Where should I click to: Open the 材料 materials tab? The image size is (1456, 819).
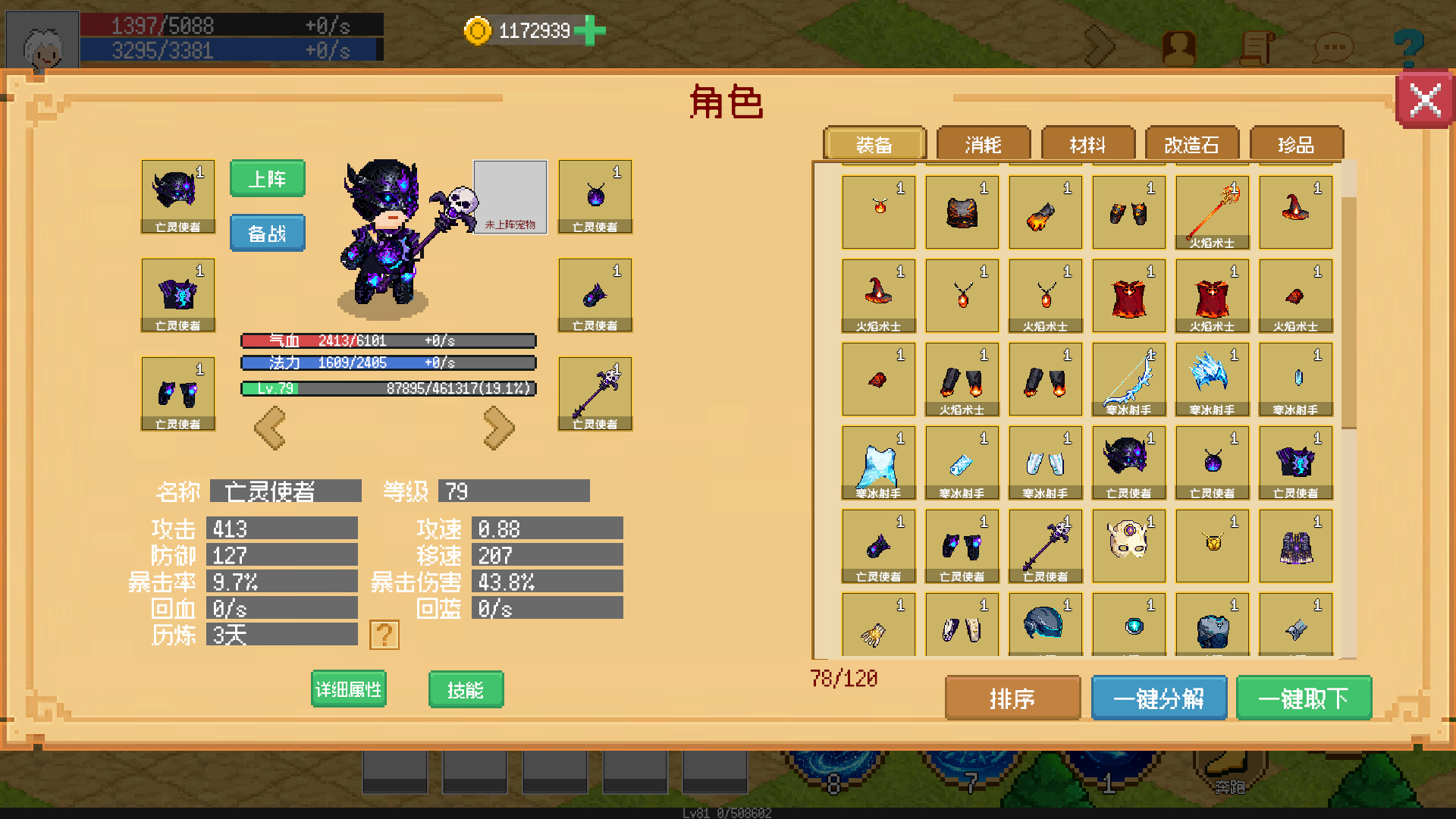tap(1087, 144)
